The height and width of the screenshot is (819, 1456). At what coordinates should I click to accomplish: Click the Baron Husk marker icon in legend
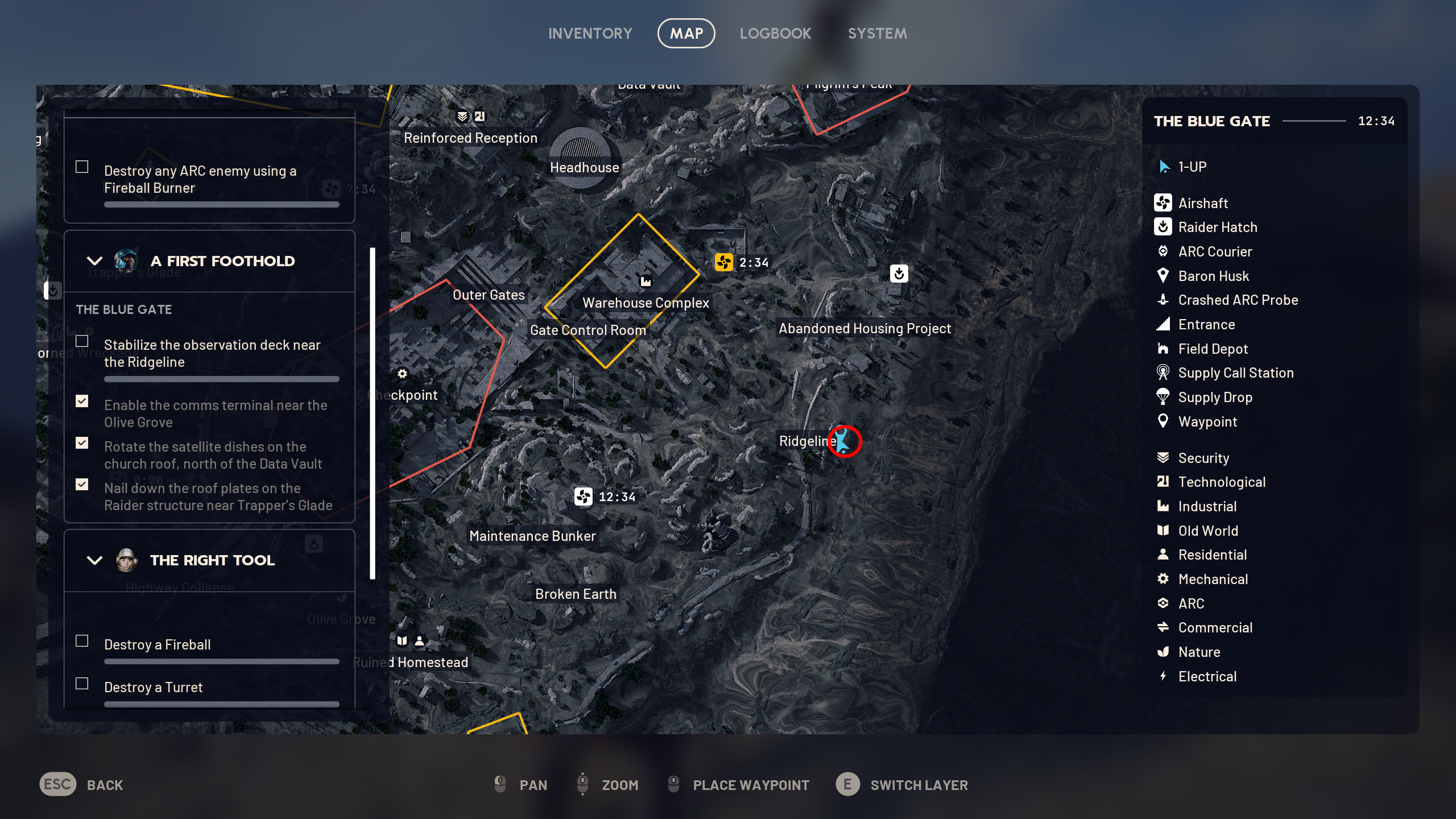click(x=1164, y=276)
